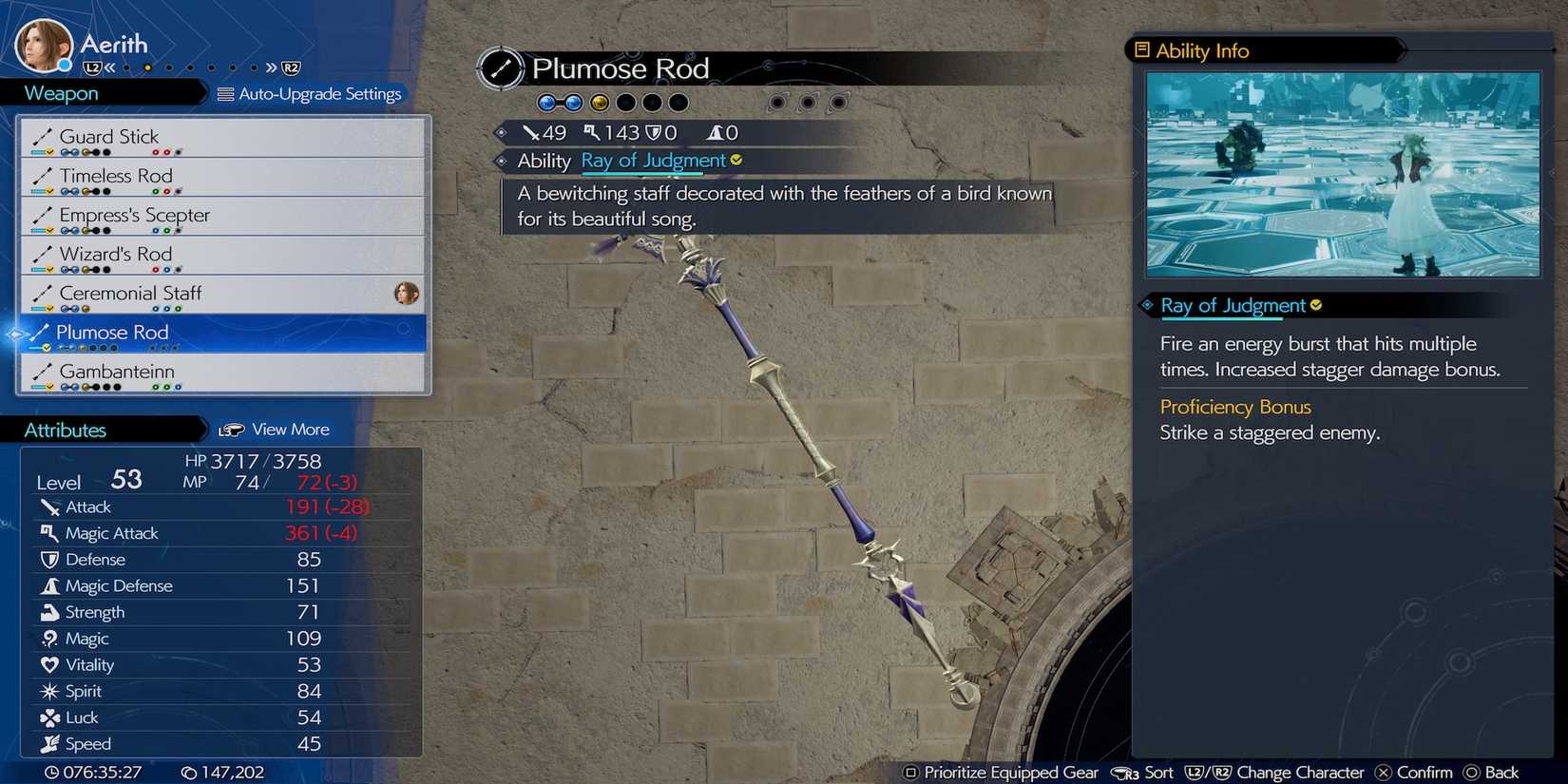Click the Magic Attack stat icon
Image resolution: width=1568 pixels, height=784 pixels.
(48, 533)
